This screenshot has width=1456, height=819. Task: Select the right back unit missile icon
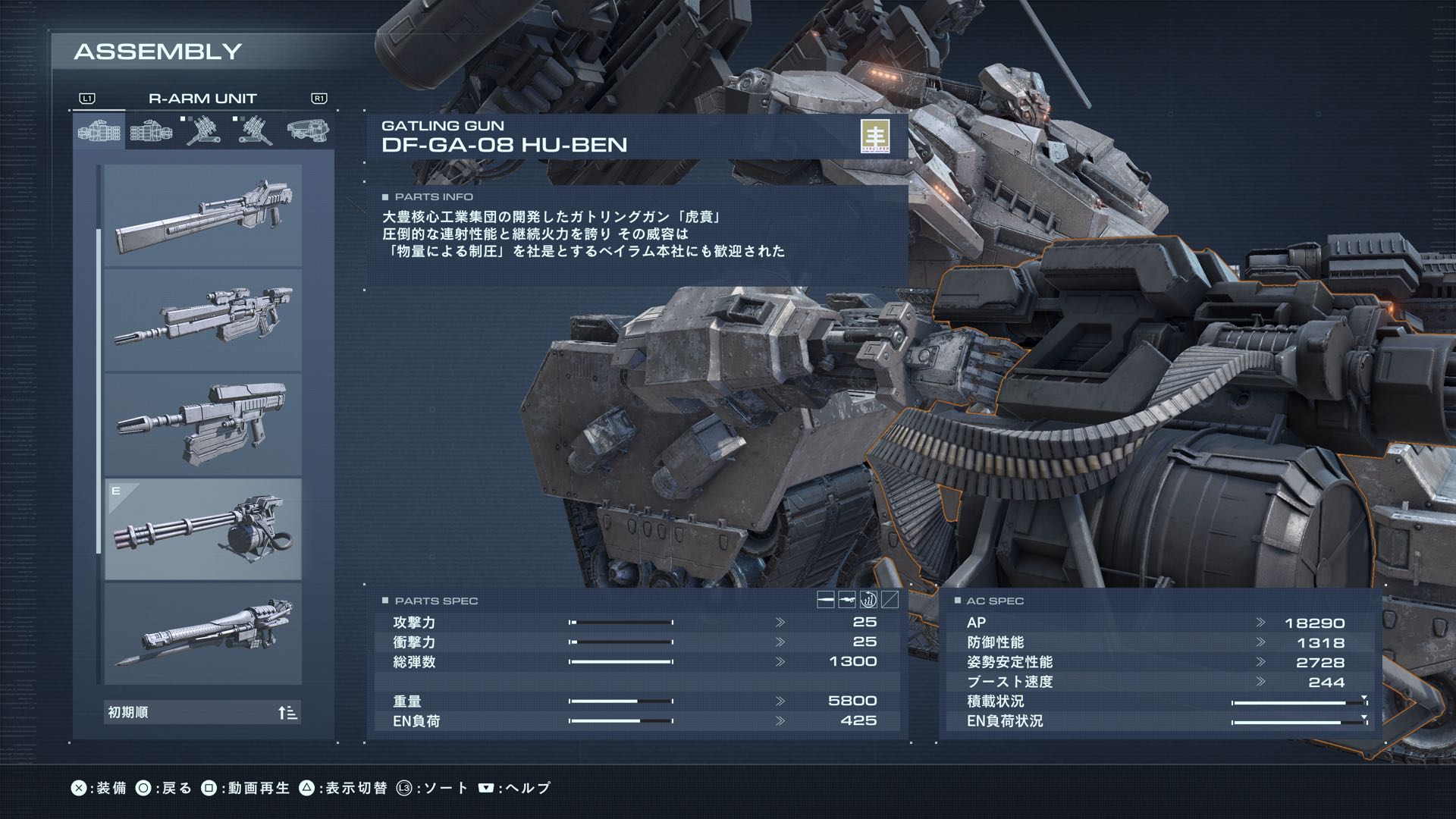[205, 130]
